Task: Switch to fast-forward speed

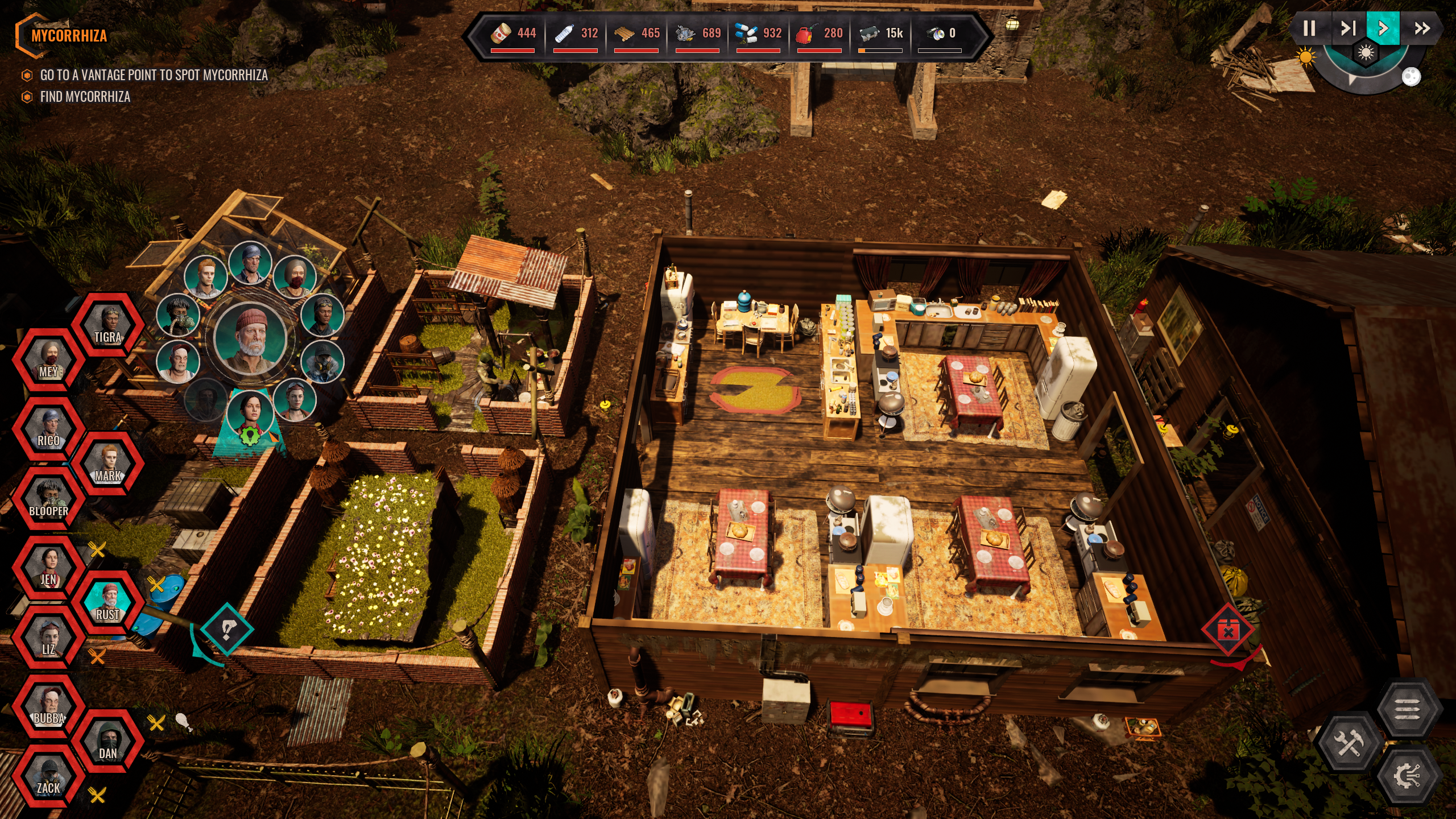Action: (1422, 28)
